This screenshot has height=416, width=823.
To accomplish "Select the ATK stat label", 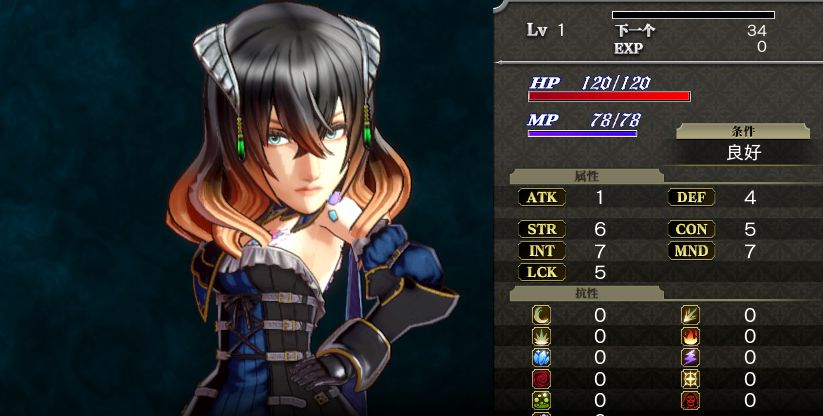I will pyautogui.click(x=541, y=198).
